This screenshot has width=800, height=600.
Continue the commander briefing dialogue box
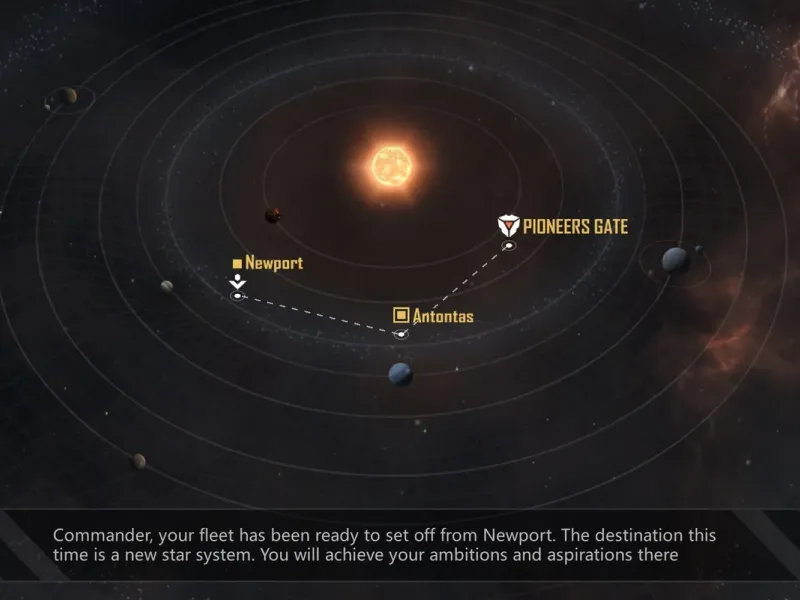[400, 545]
